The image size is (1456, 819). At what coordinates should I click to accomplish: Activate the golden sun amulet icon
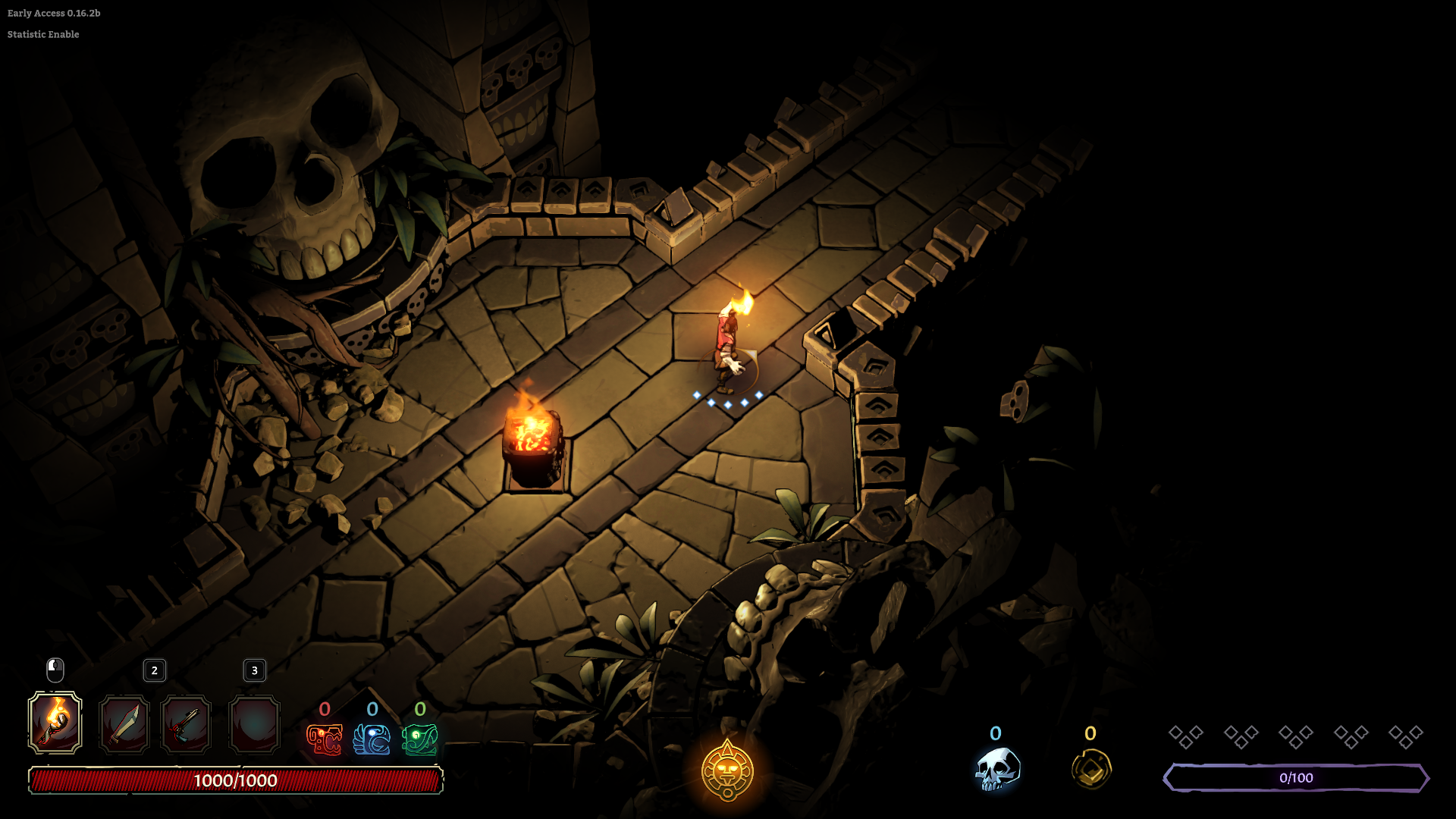(x=727, y=771)
